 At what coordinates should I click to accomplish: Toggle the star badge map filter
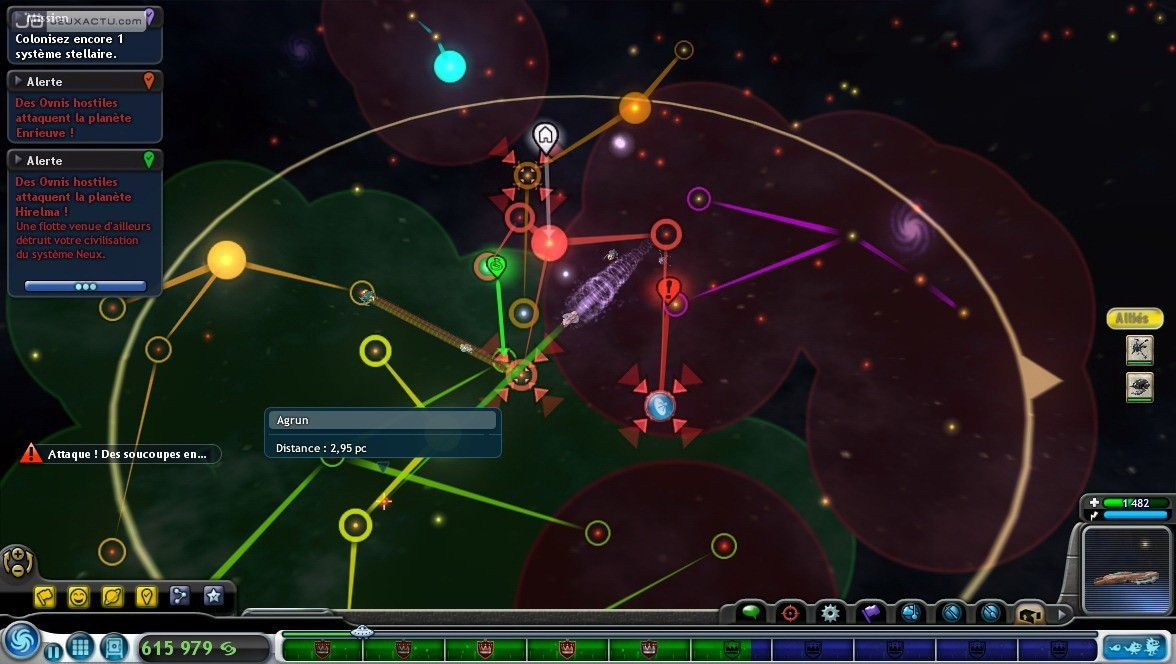point(213,597)
